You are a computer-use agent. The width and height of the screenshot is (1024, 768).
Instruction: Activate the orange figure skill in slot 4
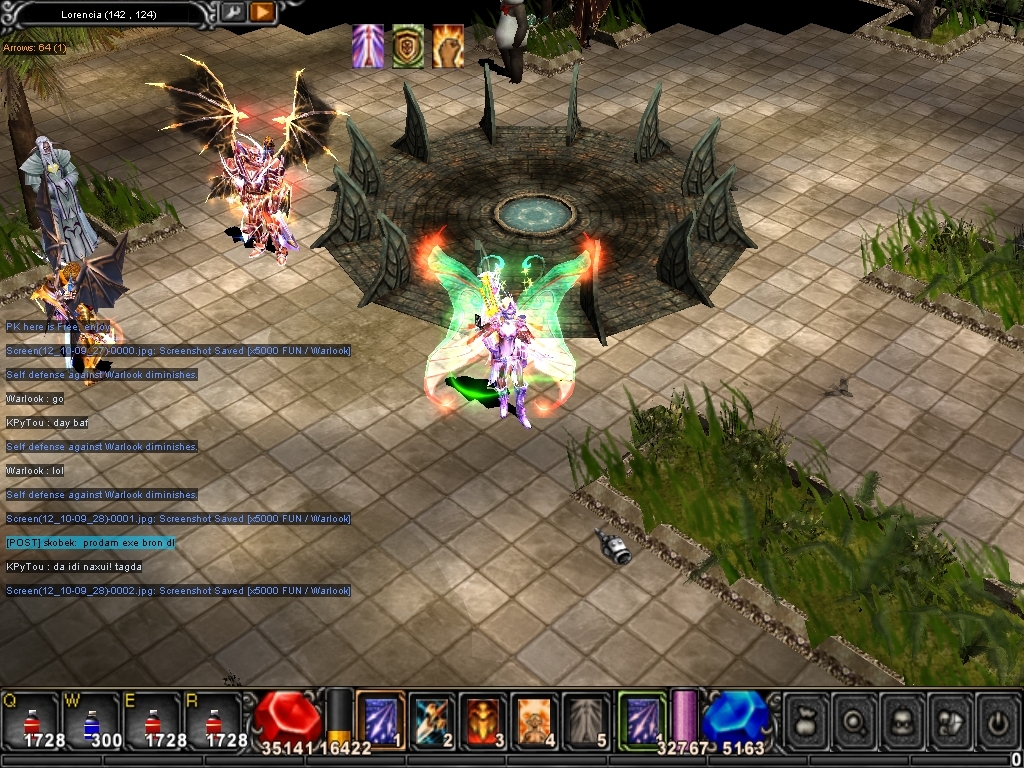pyautogui.click(x=535, y=719)
